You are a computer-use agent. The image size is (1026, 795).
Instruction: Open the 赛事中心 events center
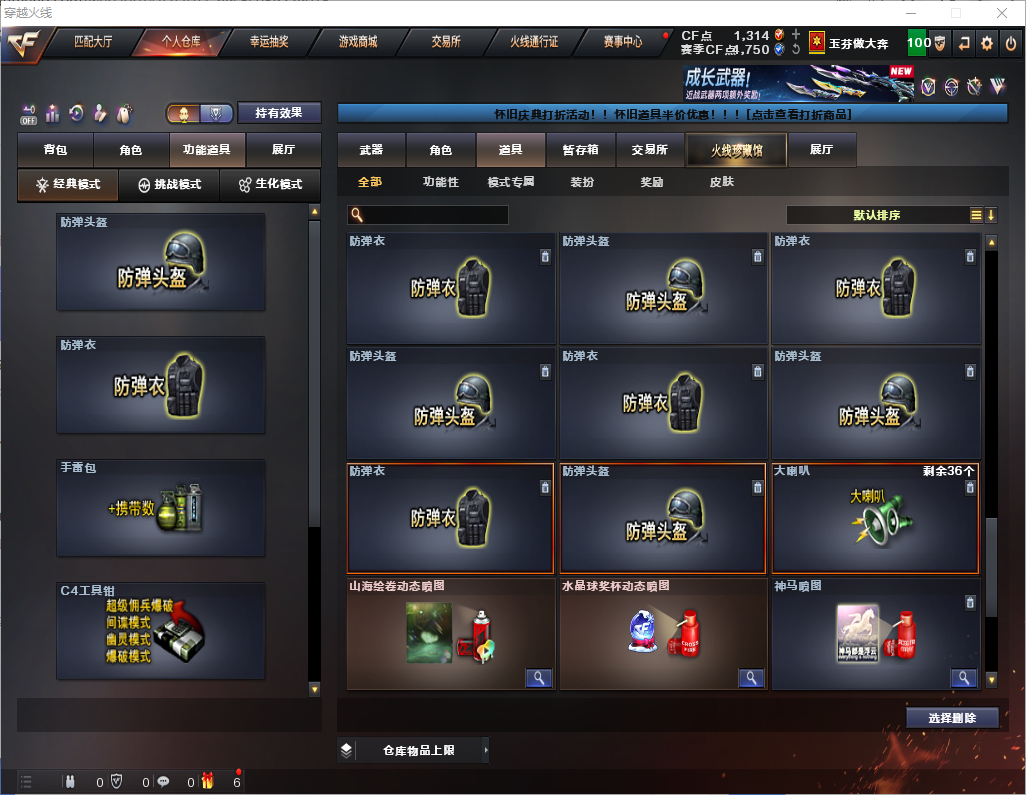coord(622,42)
